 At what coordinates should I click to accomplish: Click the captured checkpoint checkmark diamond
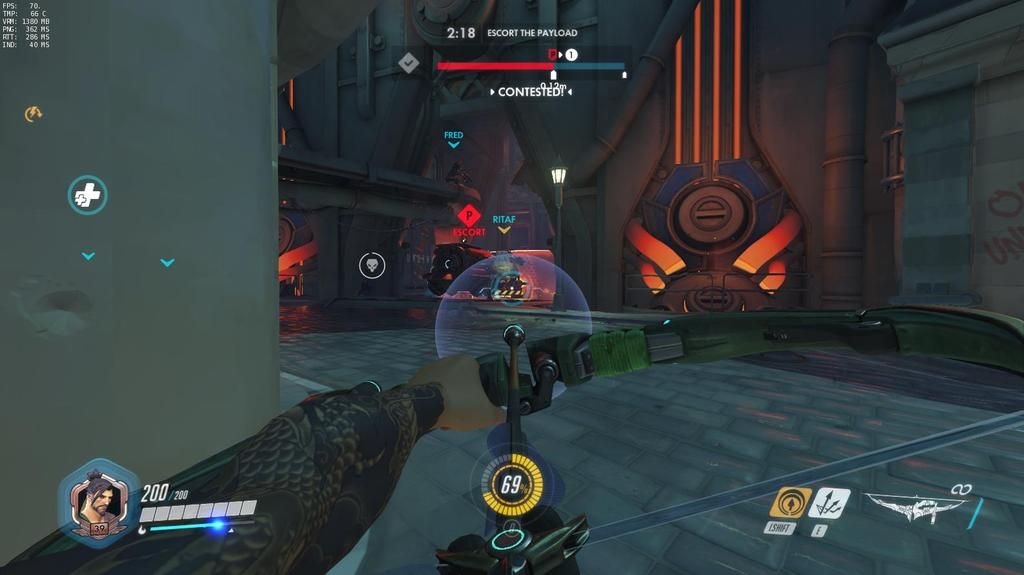point(408,63)
